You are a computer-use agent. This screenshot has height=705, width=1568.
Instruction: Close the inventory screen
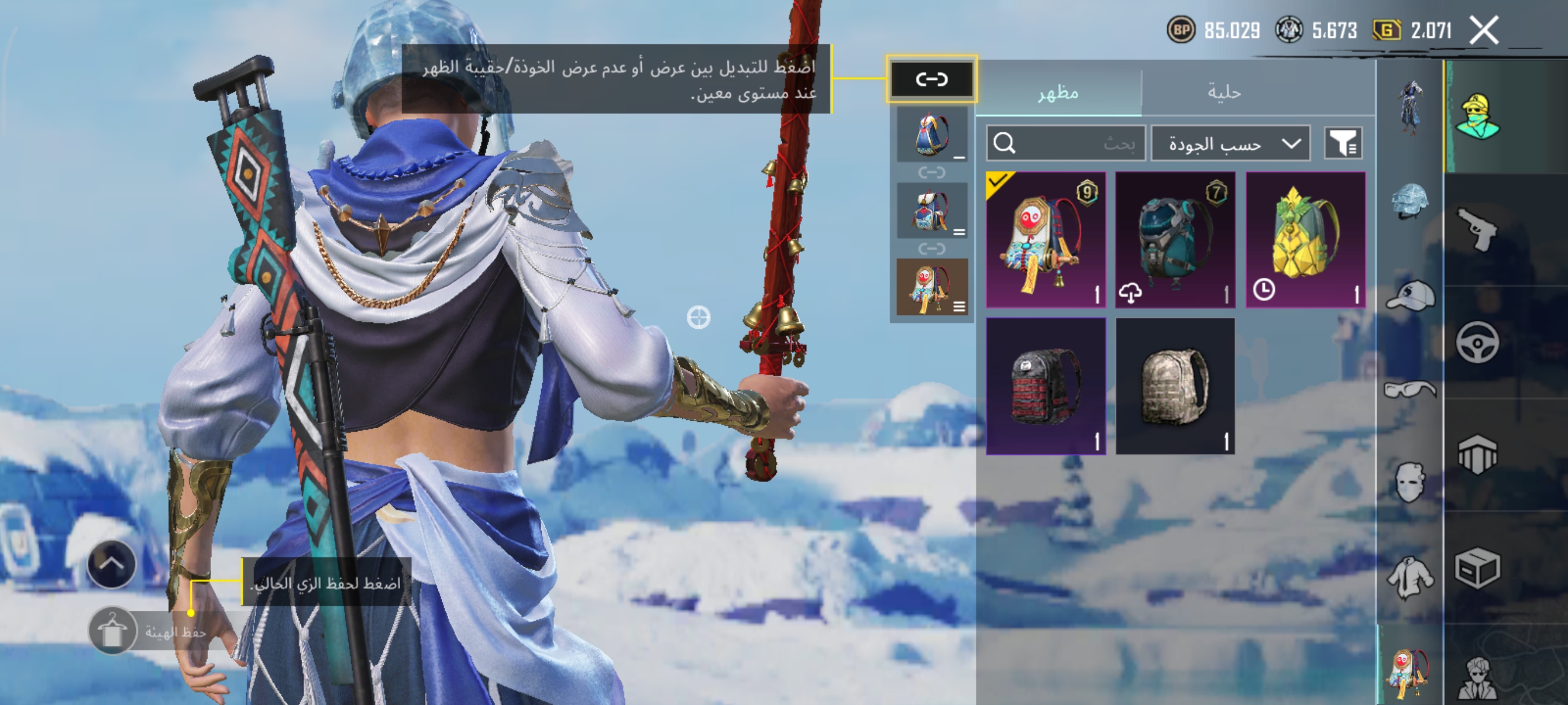click(x=1484, y=31)
